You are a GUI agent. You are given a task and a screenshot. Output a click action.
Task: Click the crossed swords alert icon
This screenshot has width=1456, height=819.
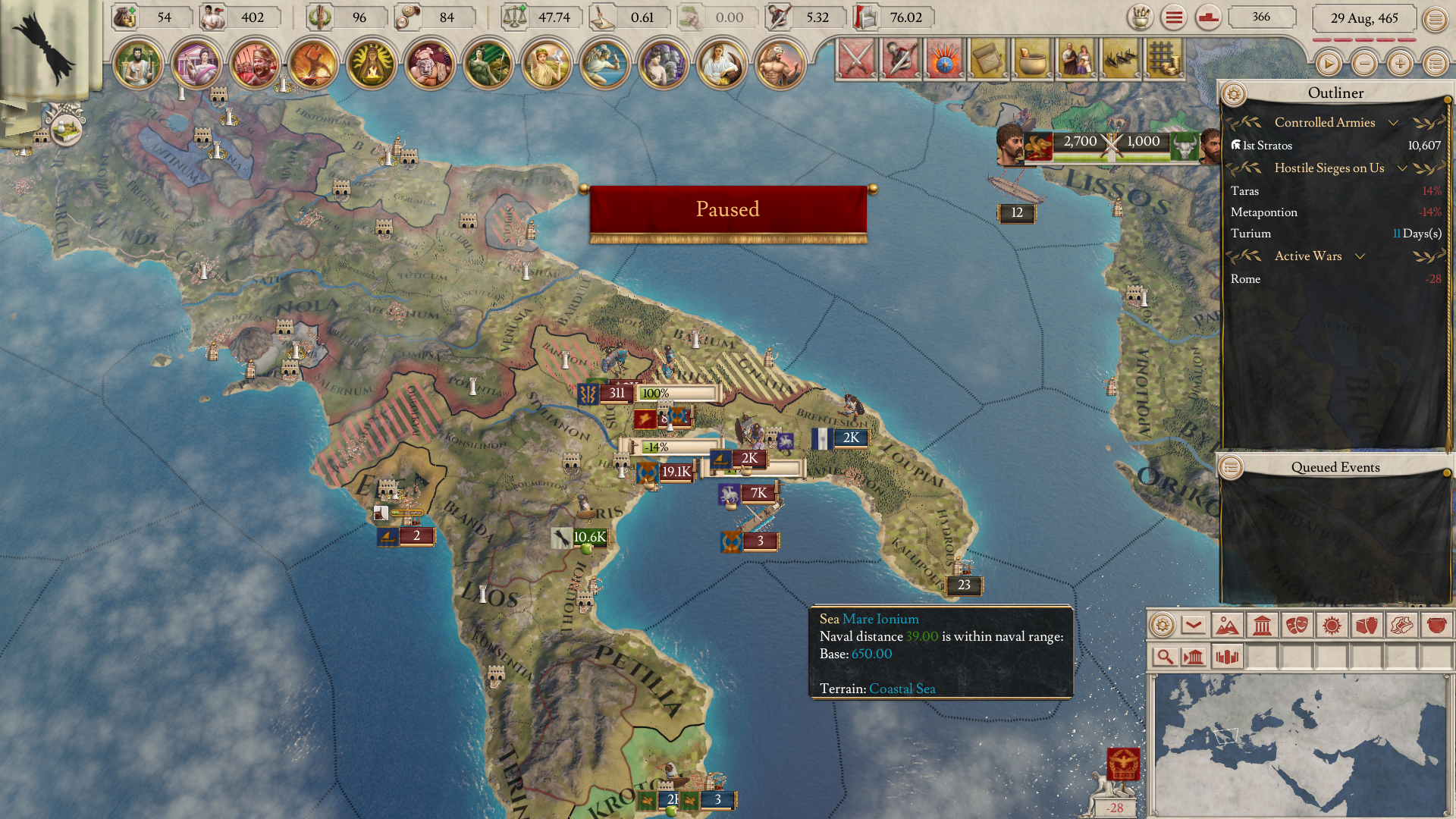coord(856,59)
